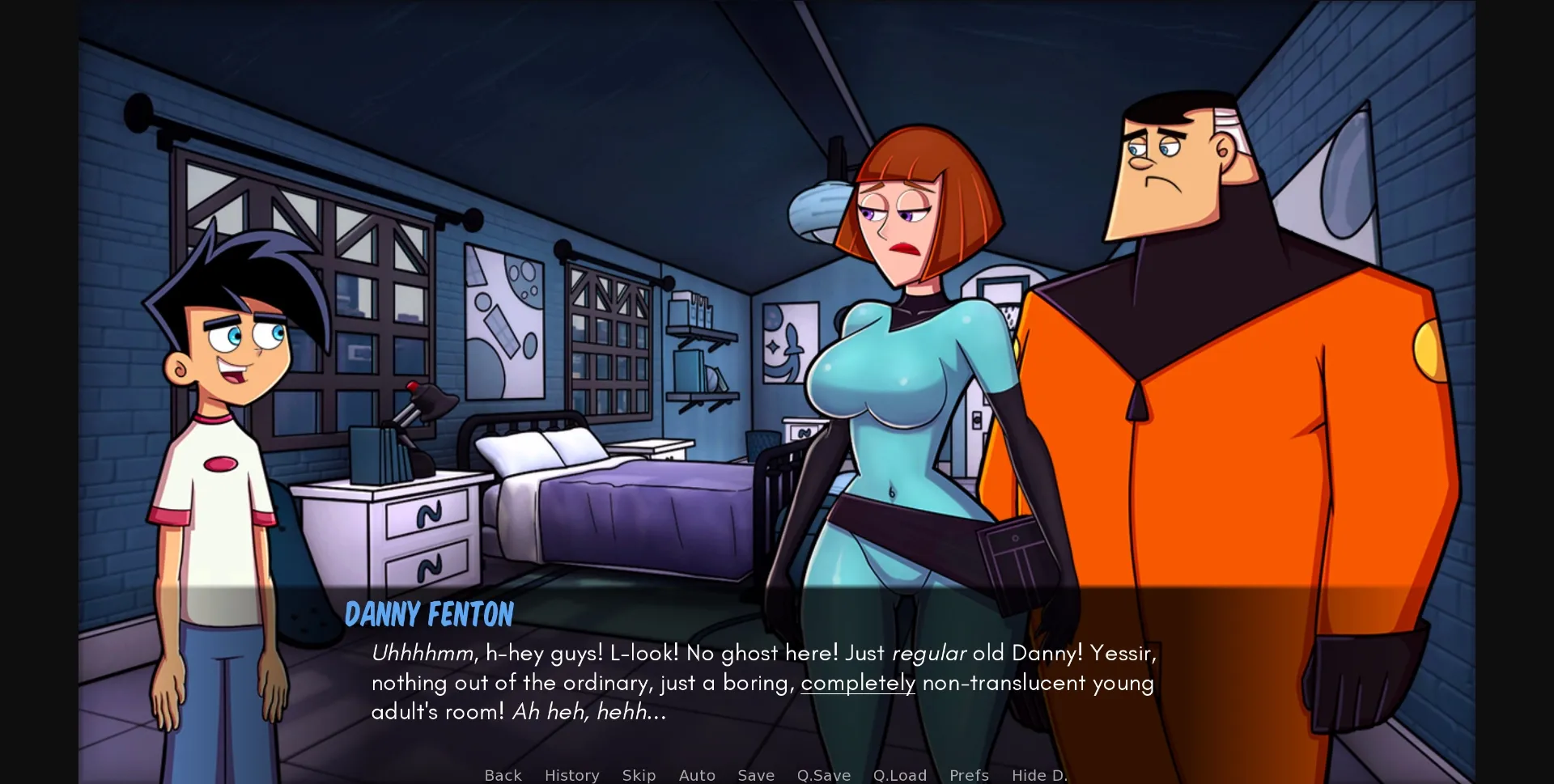
Task: Open the Prefs settings screen
Action: 969,775
